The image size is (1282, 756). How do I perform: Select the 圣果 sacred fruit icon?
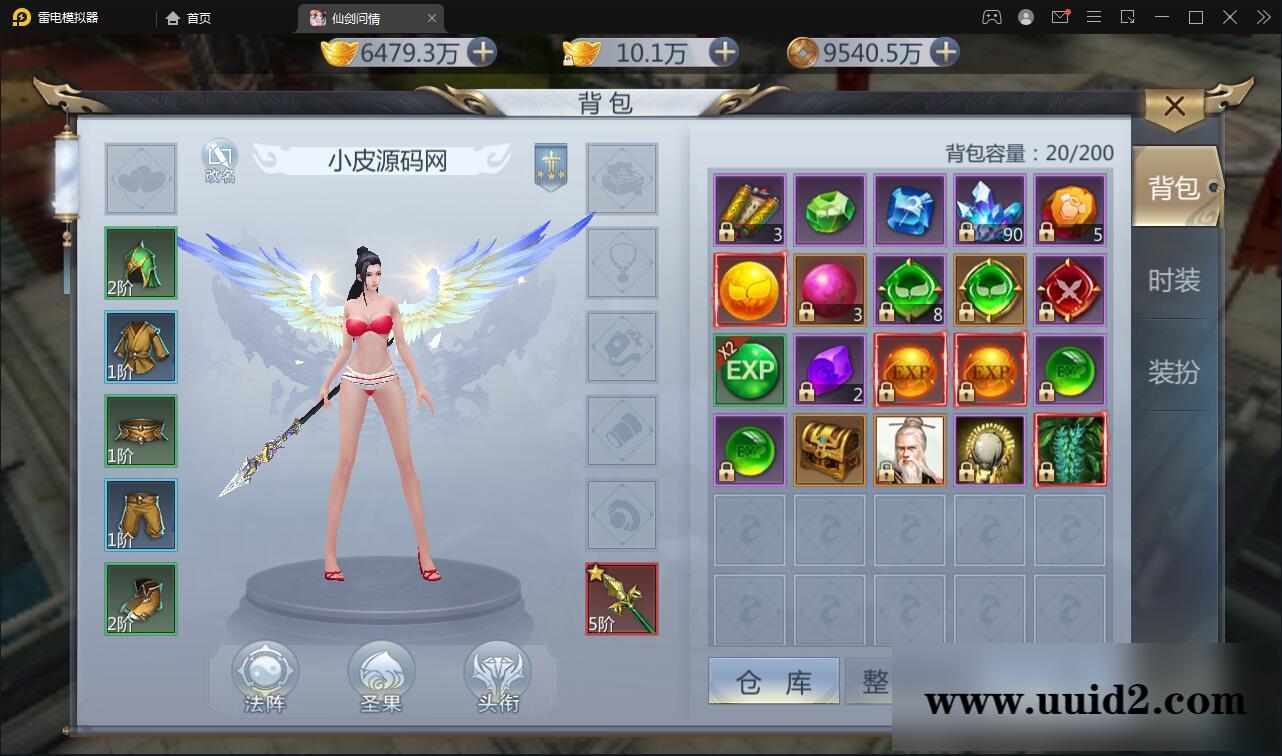(380, 672)
